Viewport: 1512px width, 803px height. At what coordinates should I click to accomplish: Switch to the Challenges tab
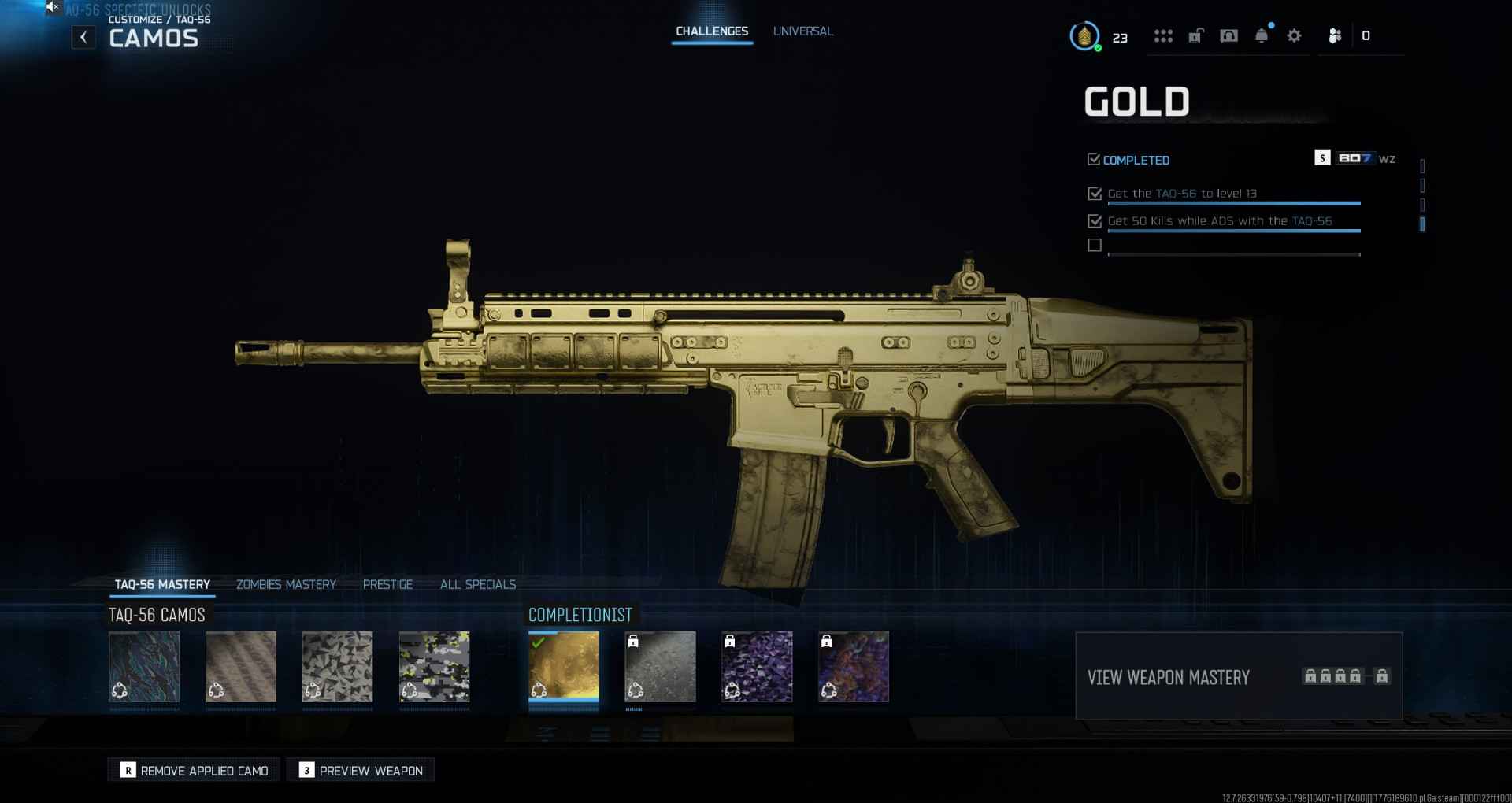coord(712,31)
